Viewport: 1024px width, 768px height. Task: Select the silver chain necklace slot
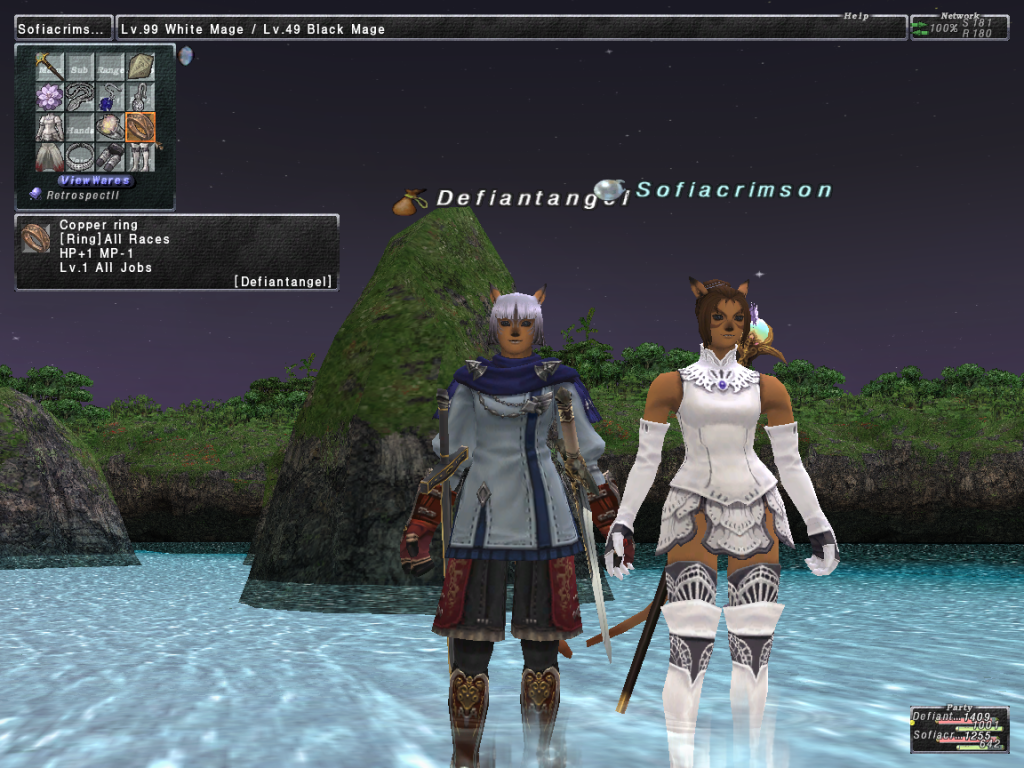[80, 97]
